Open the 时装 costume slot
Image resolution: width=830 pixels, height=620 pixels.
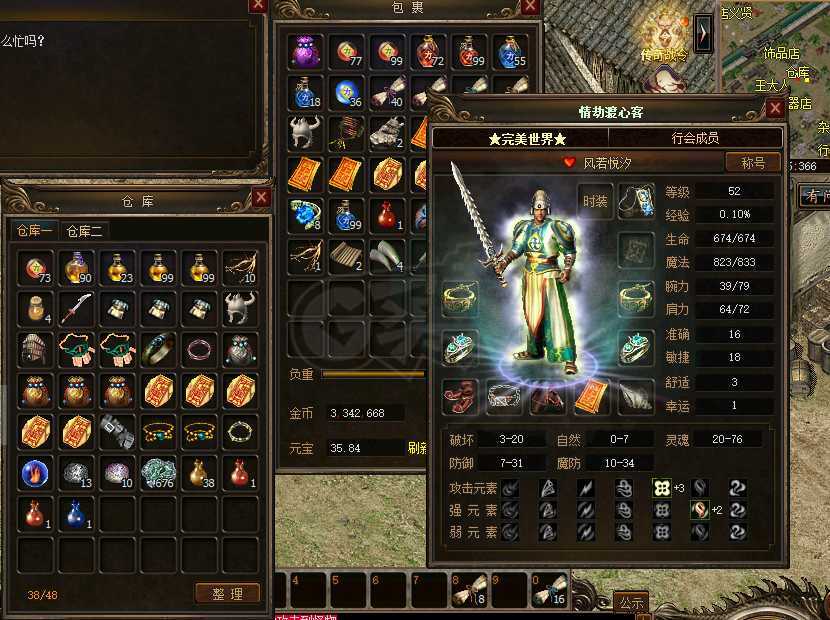tap(595, 201)
